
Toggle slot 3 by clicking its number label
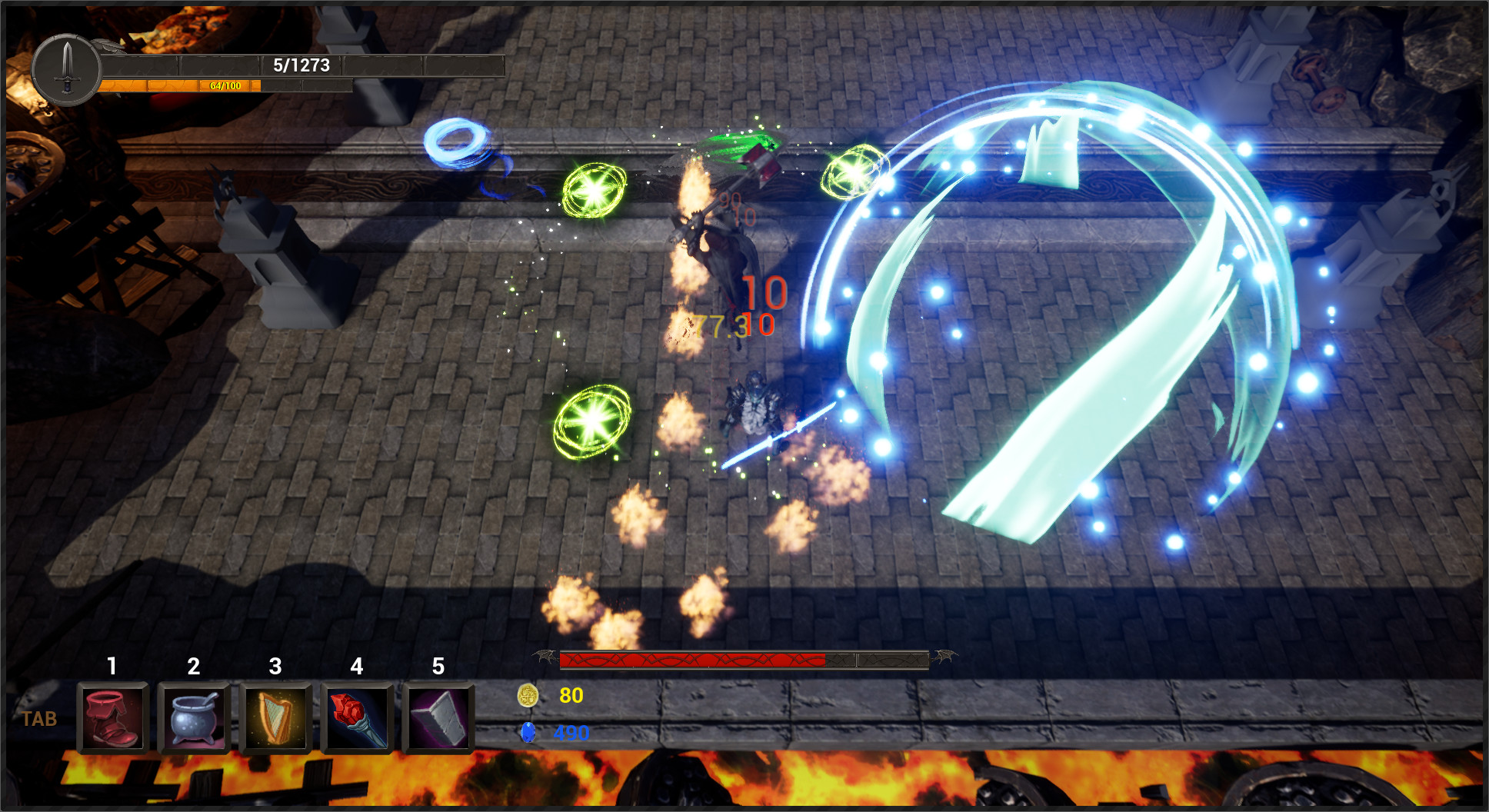pyautogui.click(x=275, y=668)
